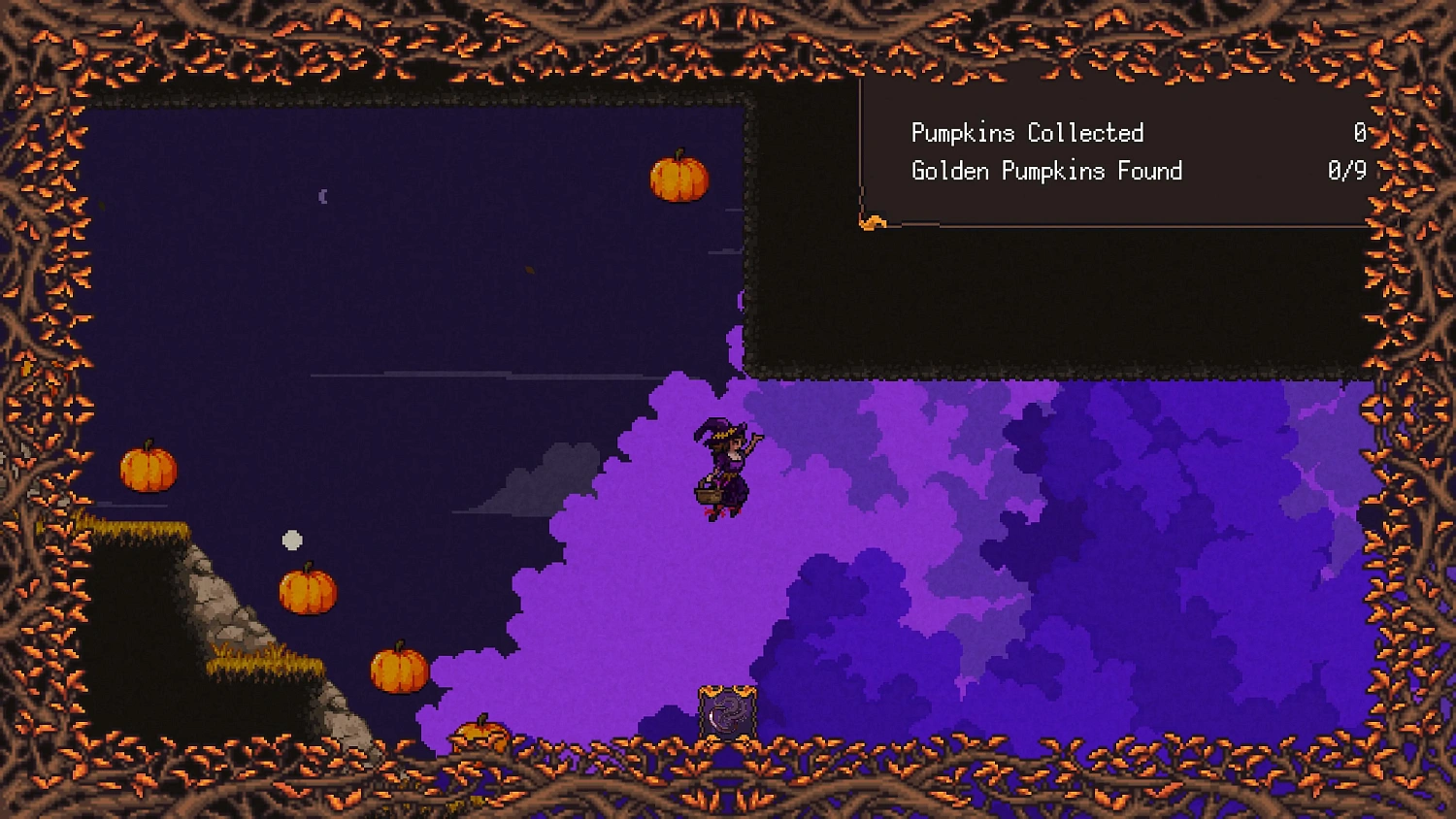The width and height of the screenshot is (1456, 819).
Task: Click the Pumpkins Collected zero count
Action: pos(1360,133)
